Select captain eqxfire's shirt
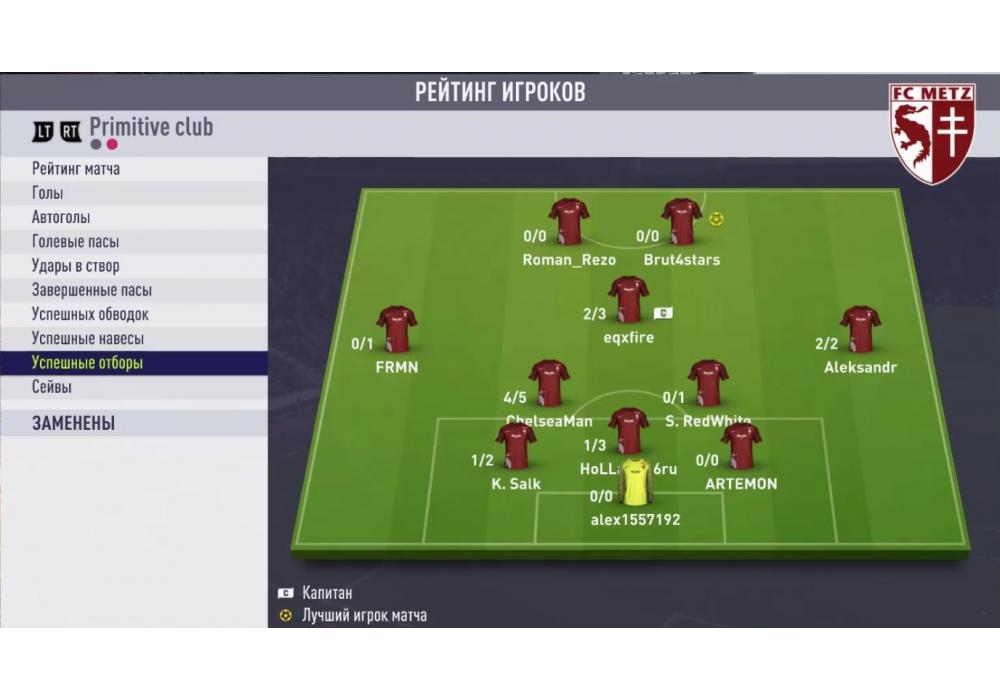 628,299
